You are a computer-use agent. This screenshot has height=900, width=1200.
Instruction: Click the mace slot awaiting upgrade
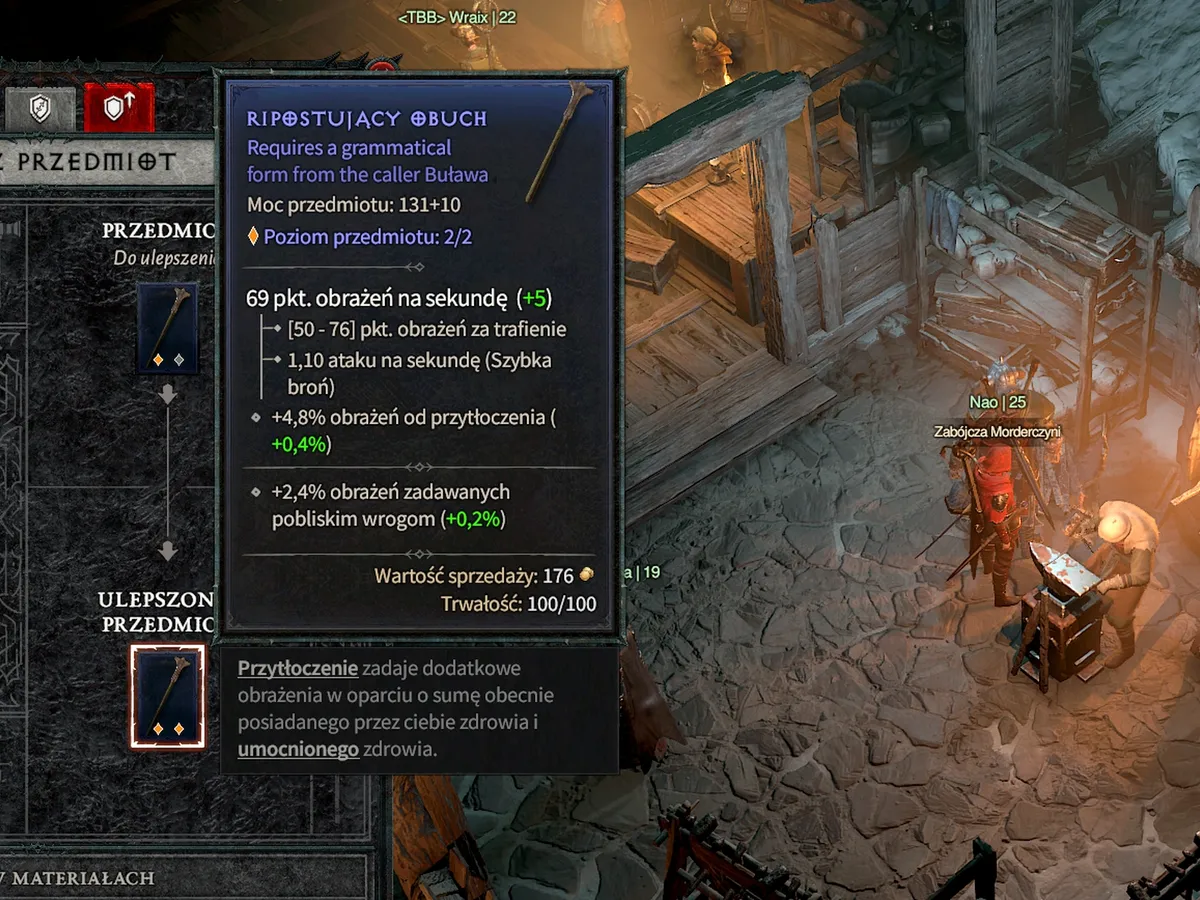click(x=167, y=328)
